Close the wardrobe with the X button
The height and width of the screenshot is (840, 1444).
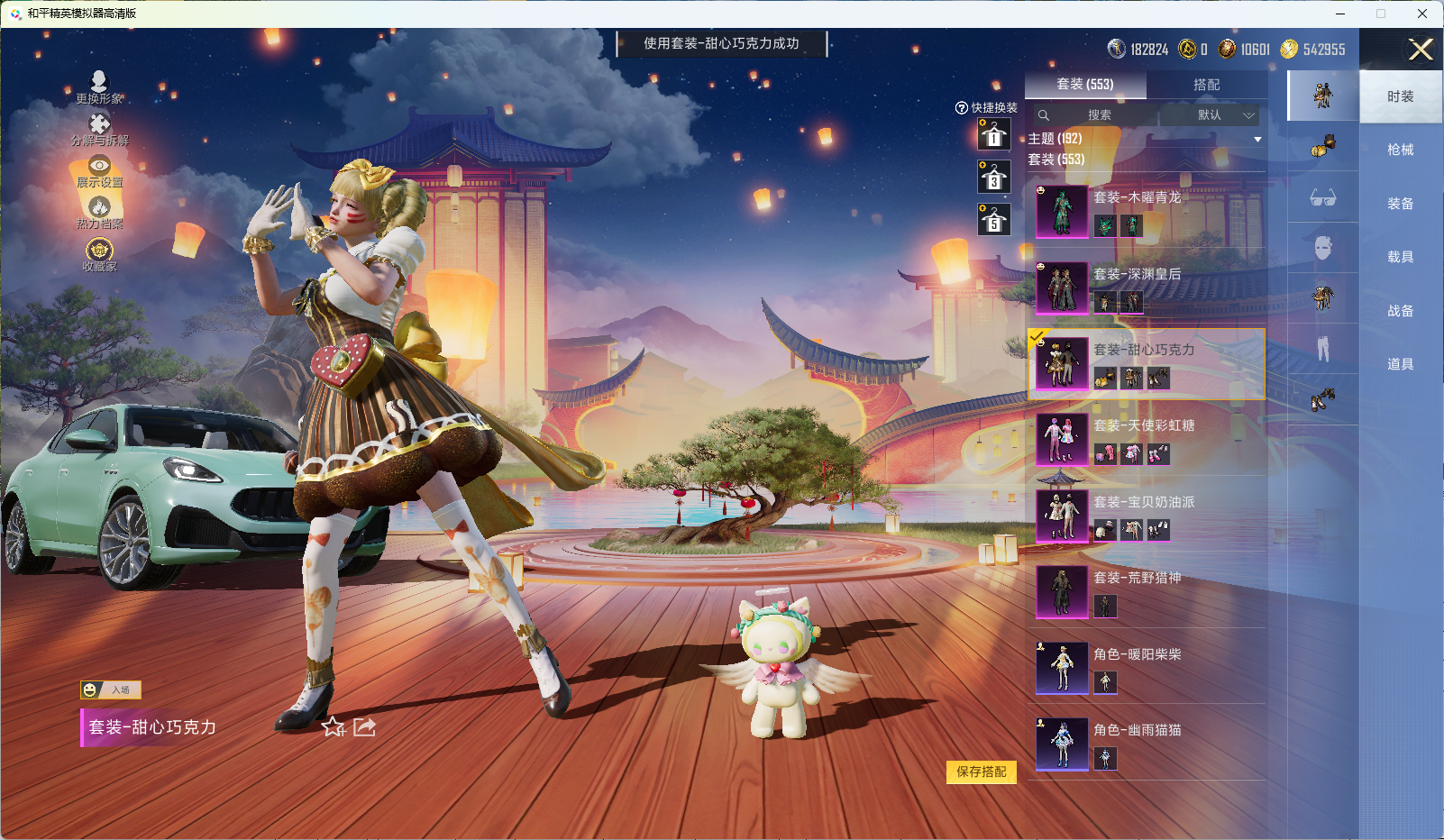(1421, 50)
